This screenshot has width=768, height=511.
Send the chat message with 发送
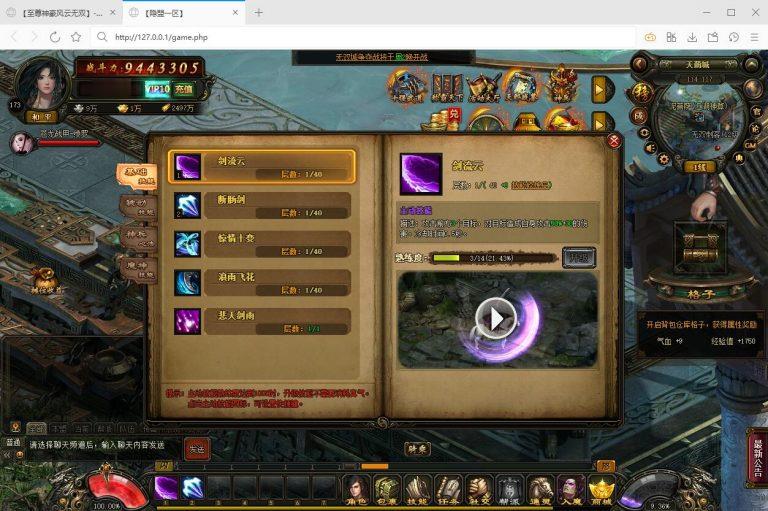coord(196,449)
